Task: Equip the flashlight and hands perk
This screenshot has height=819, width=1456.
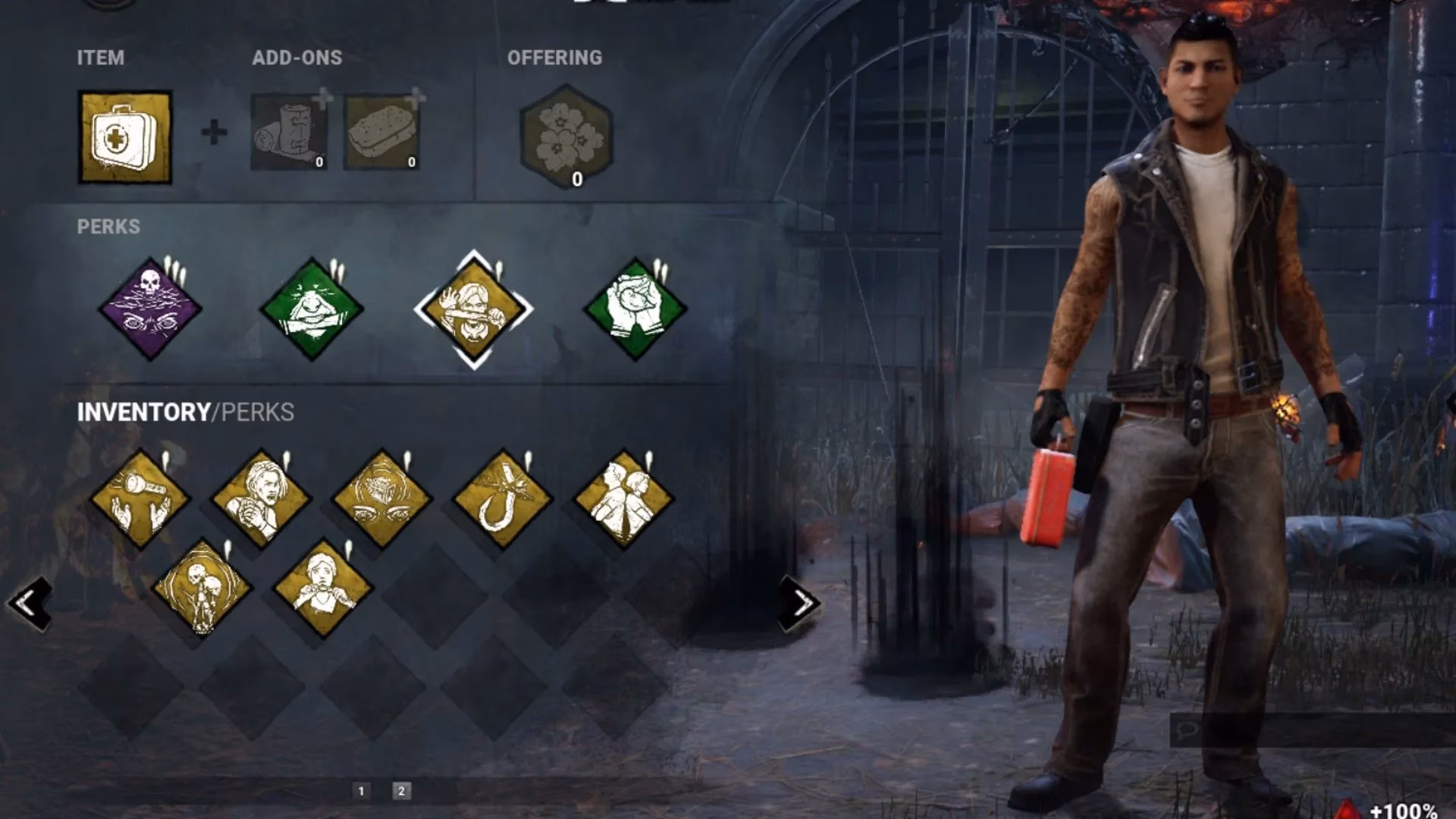Action: pos(140,499)
